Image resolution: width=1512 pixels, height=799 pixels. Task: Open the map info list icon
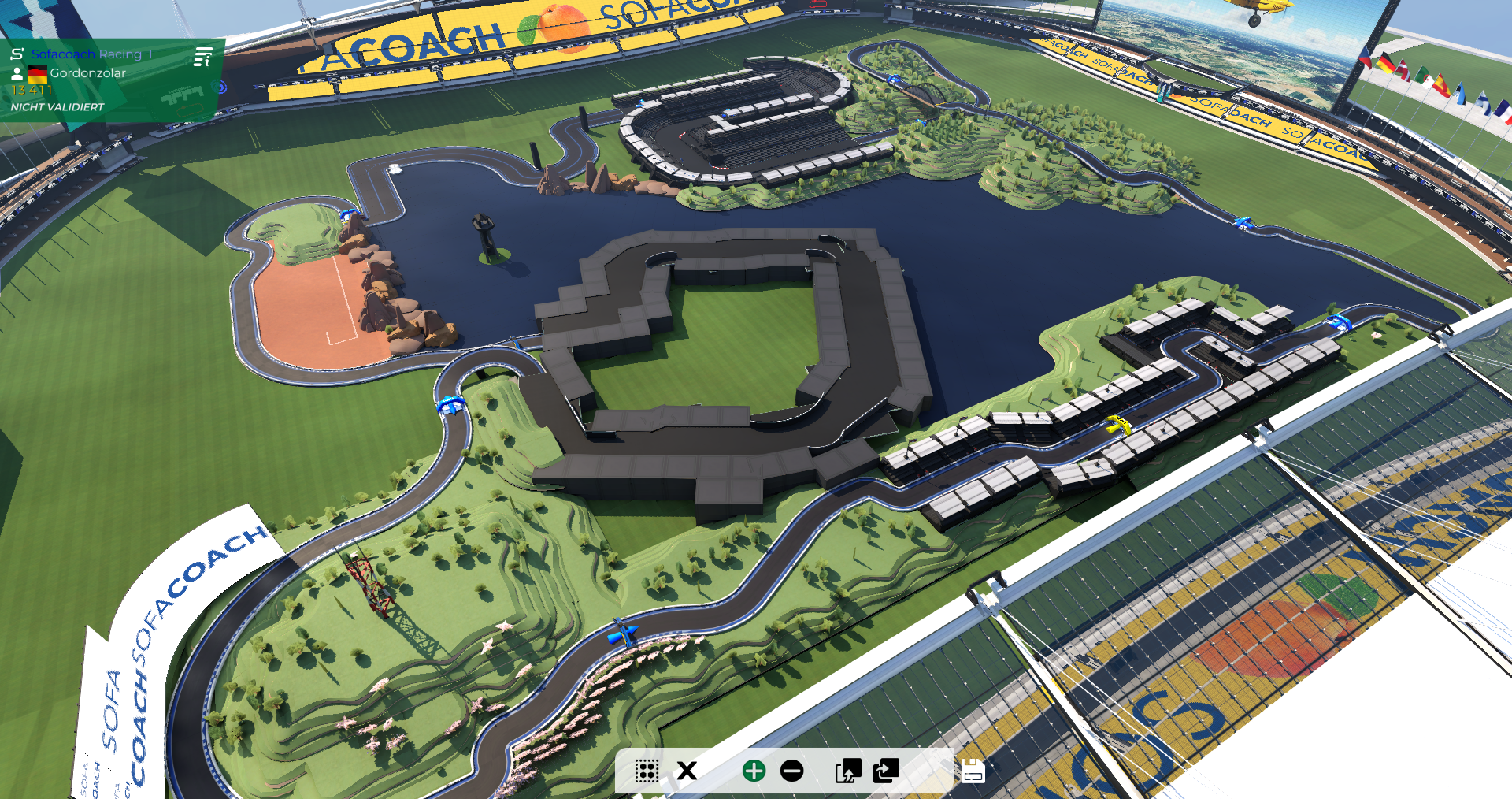pos(203,57)
